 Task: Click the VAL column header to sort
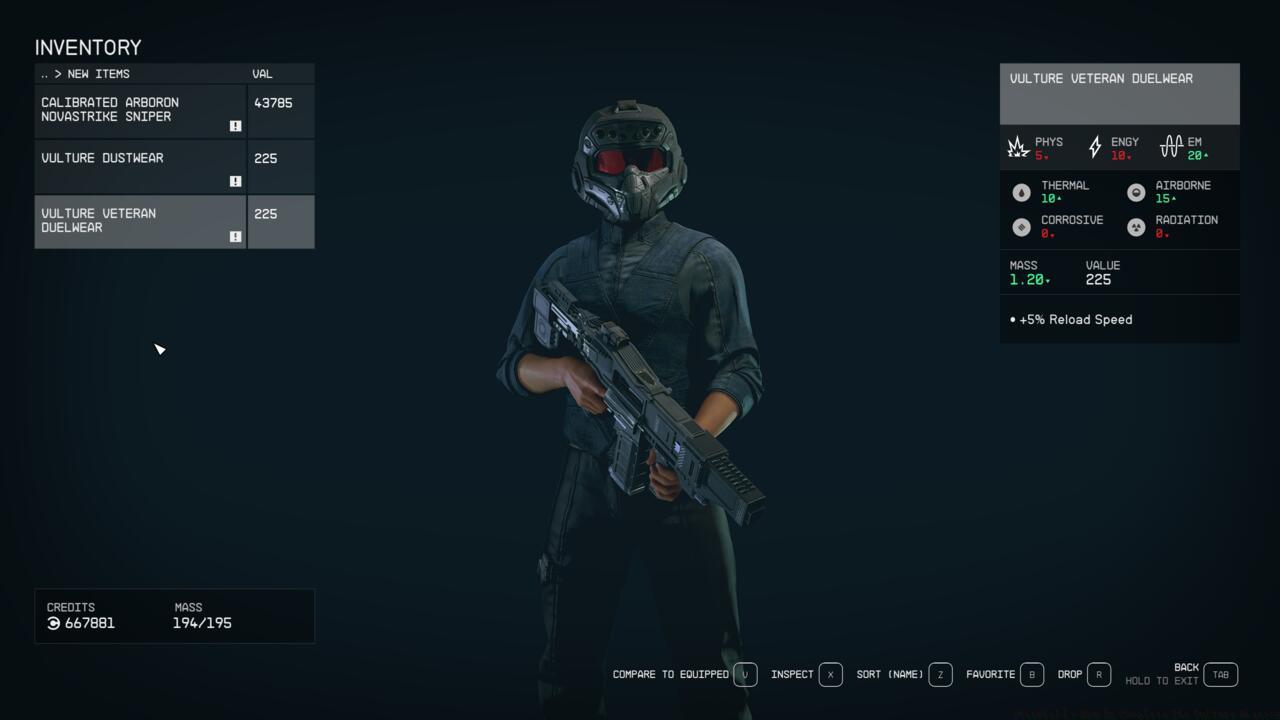click(262, 73)
